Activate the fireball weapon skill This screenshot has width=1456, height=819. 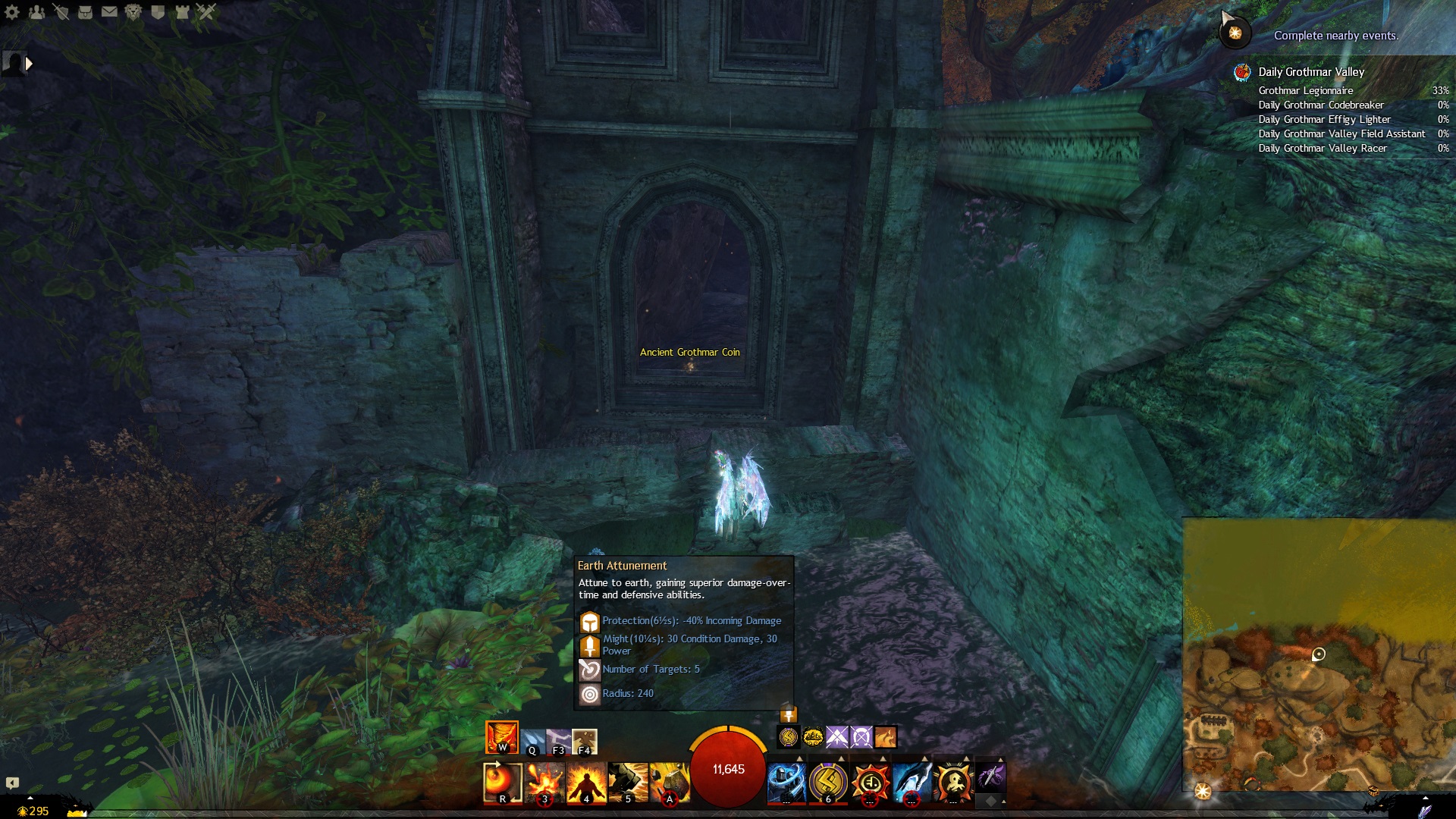502,781
